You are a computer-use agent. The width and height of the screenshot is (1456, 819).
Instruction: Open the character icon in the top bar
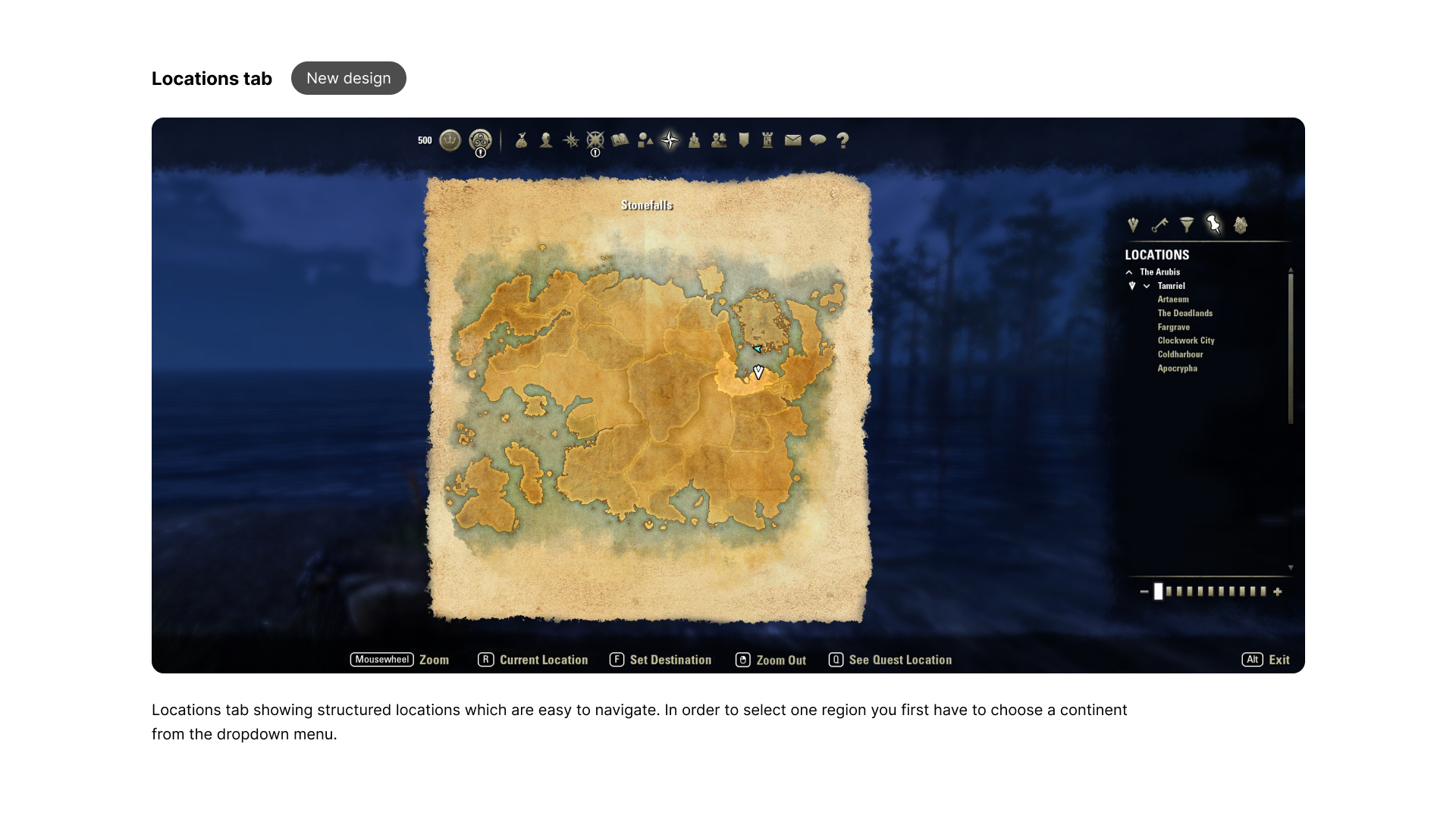point(545,140)
